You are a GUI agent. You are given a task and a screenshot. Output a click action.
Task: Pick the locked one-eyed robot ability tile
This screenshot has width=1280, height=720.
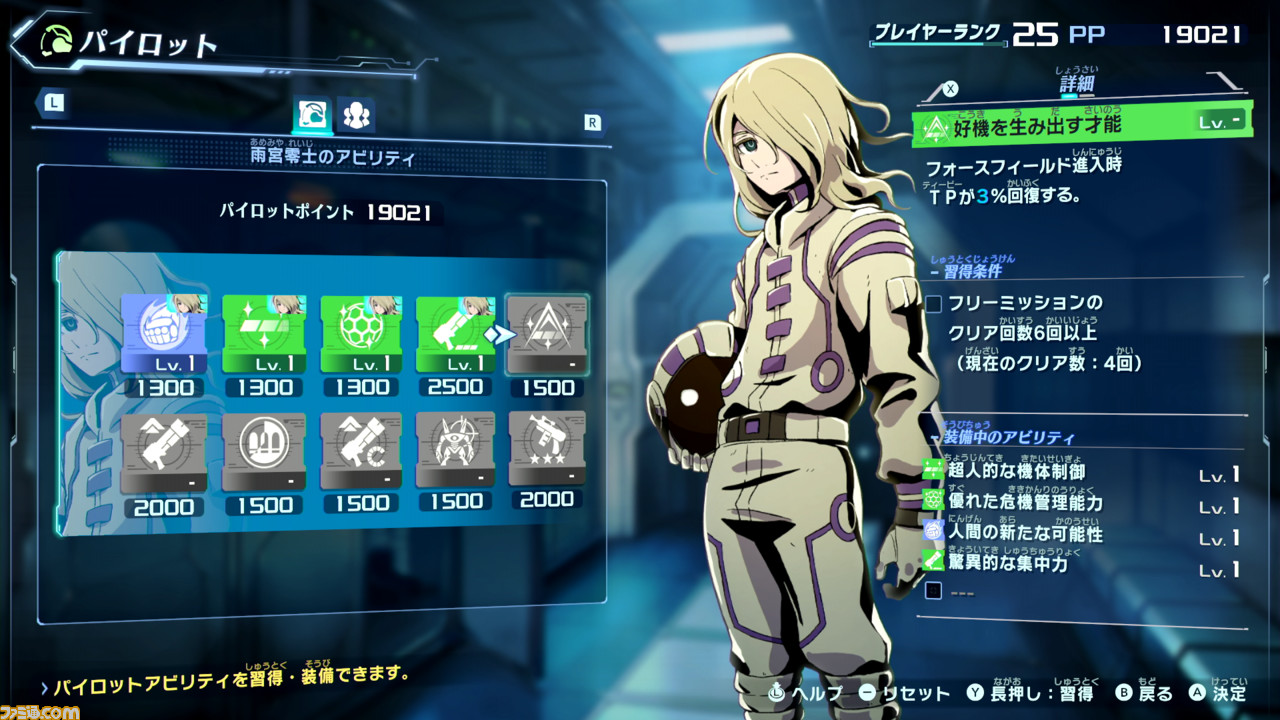click(x=455, y=453)
